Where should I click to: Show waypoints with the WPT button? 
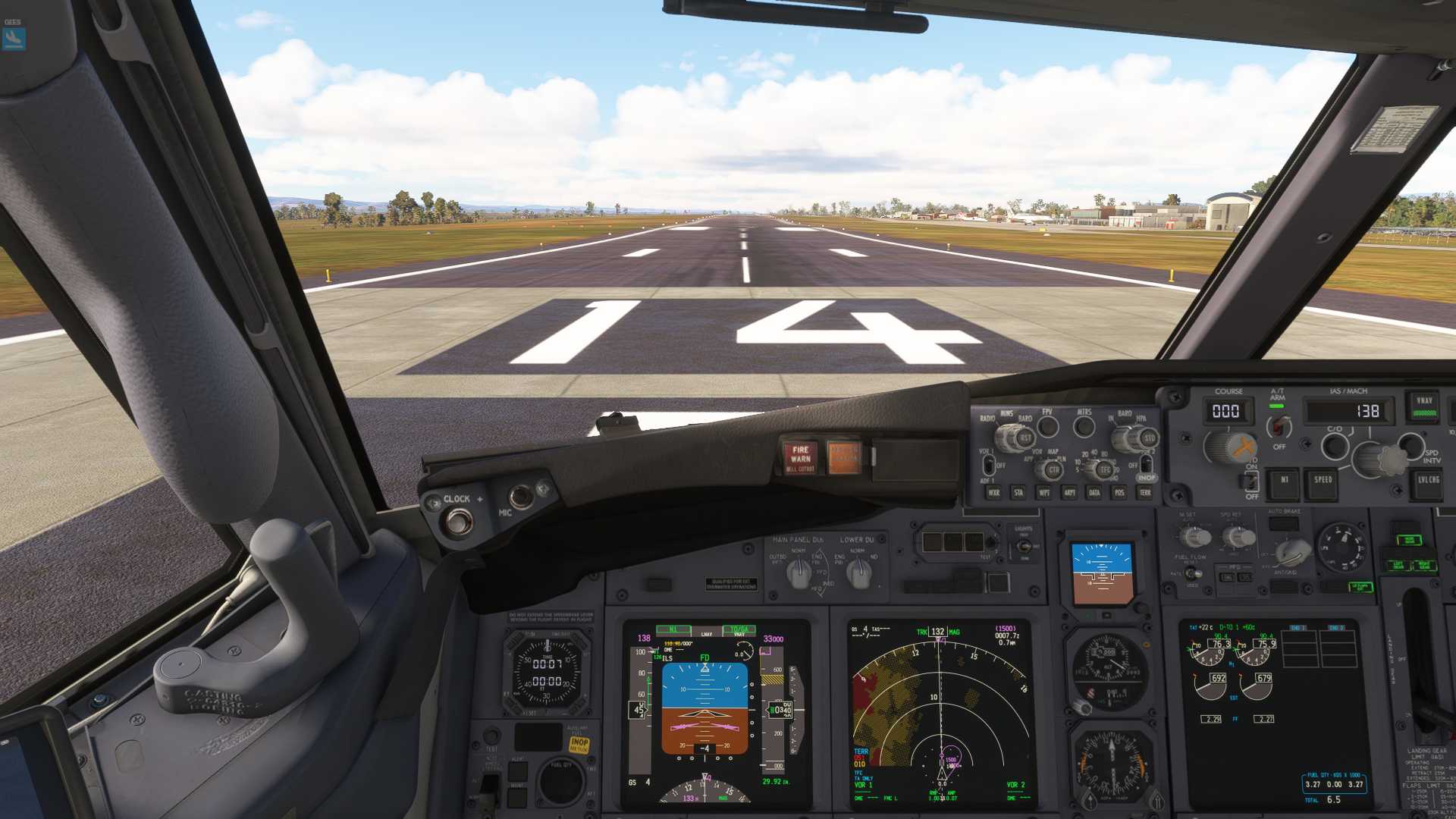1044,493
